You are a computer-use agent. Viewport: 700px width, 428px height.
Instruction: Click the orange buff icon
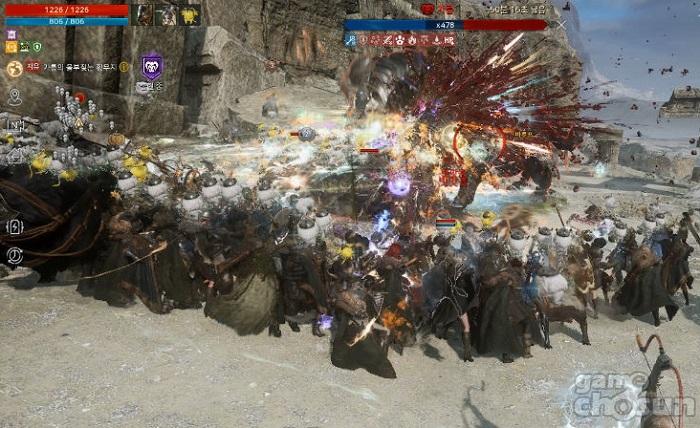point(11,47)
